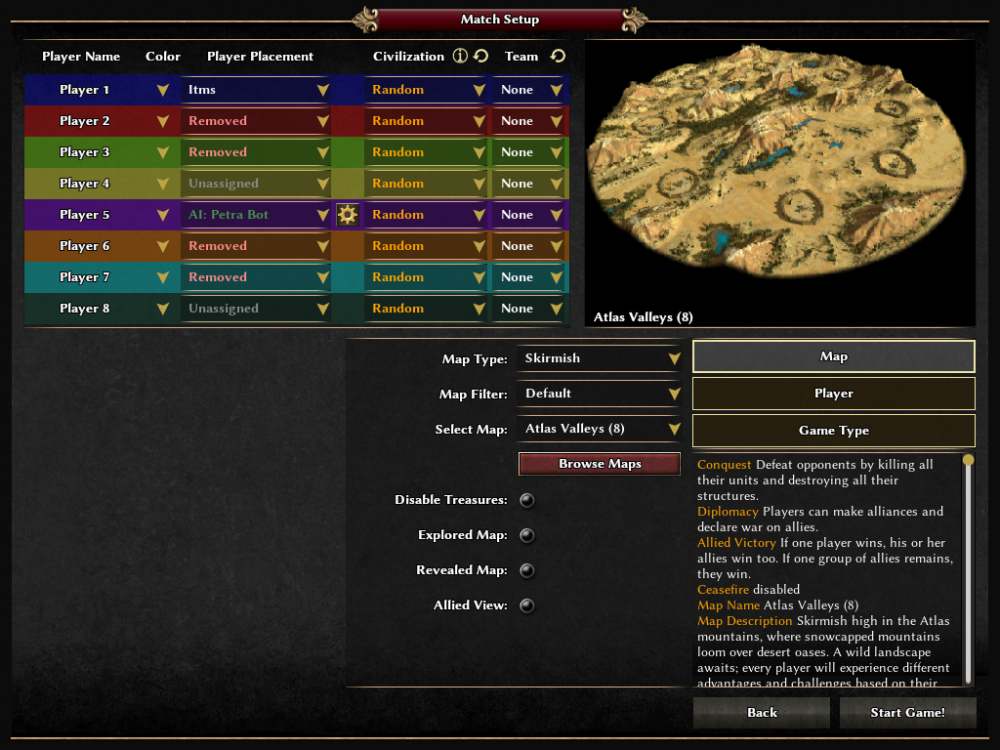1000x750 pixels.
Task: Enable the Explored Map option
Action: click(527, 535)
